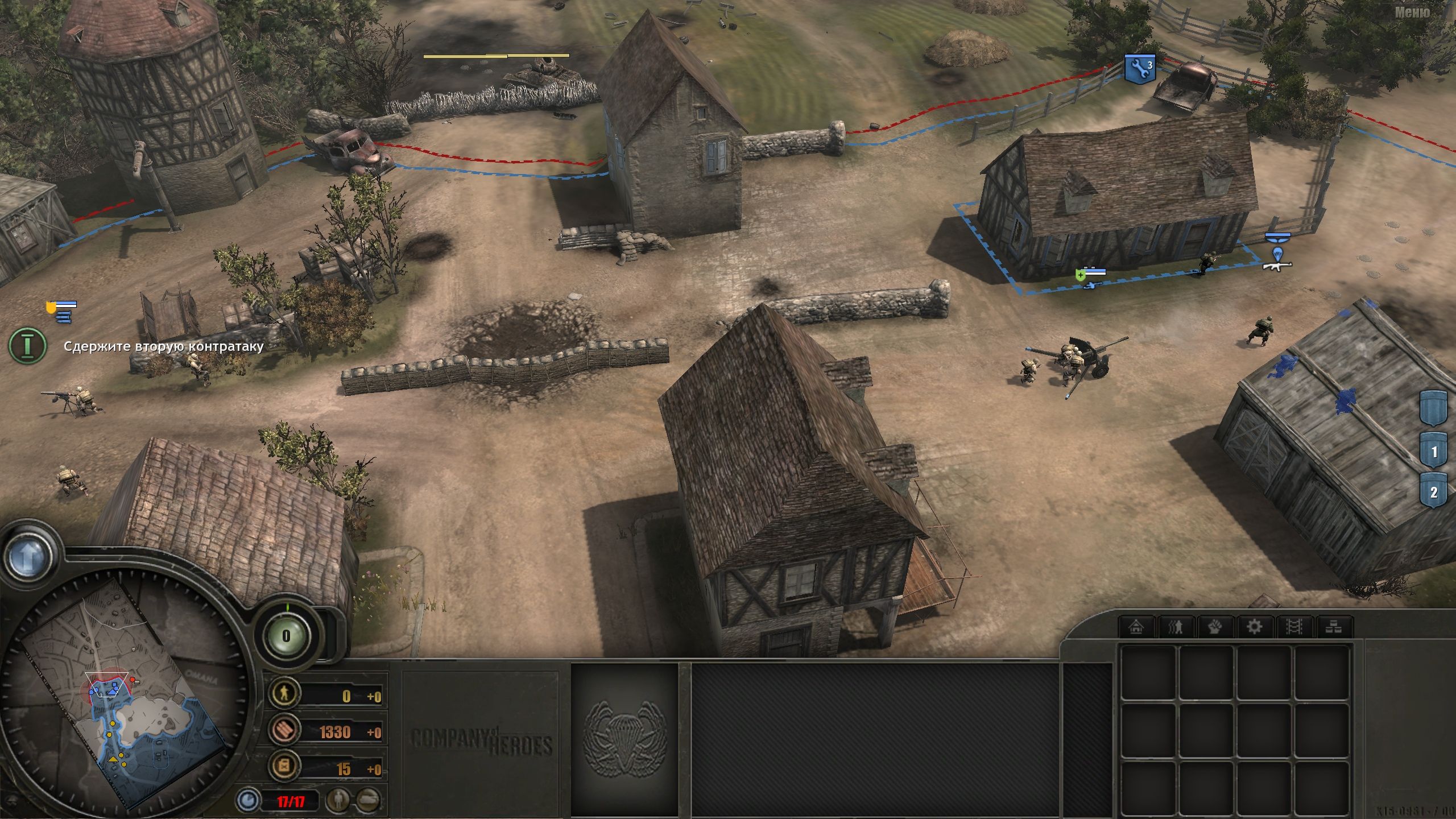Click the tank tracks panel icon
The image size is (1456, 819).
point(1294,627)
